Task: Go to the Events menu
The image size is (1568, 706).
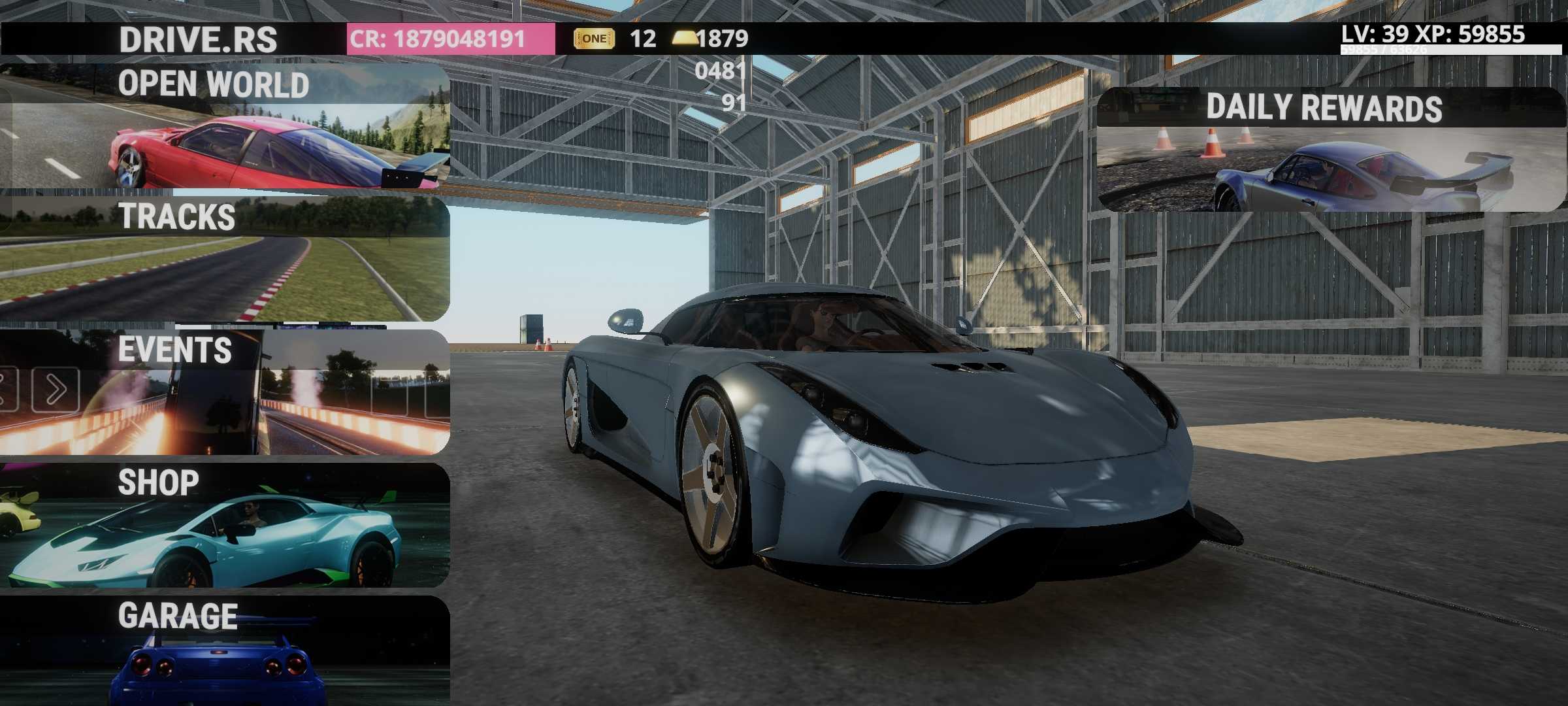Action: [x=225, y=392]
